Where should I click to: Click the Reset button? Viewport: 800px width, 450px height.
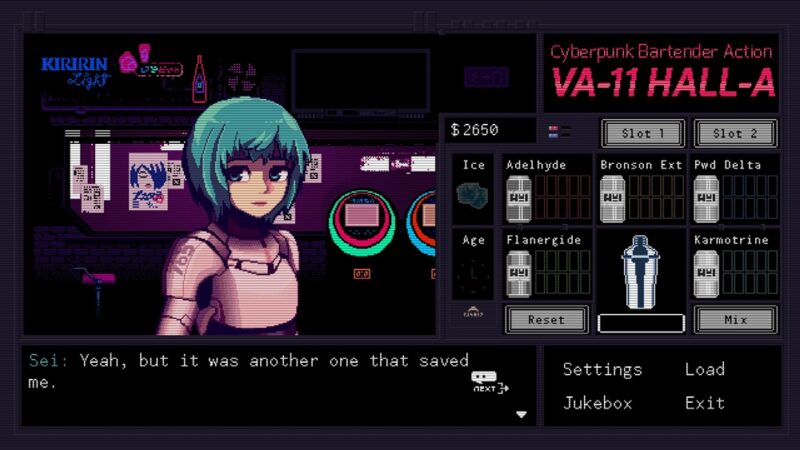(546, 320)
